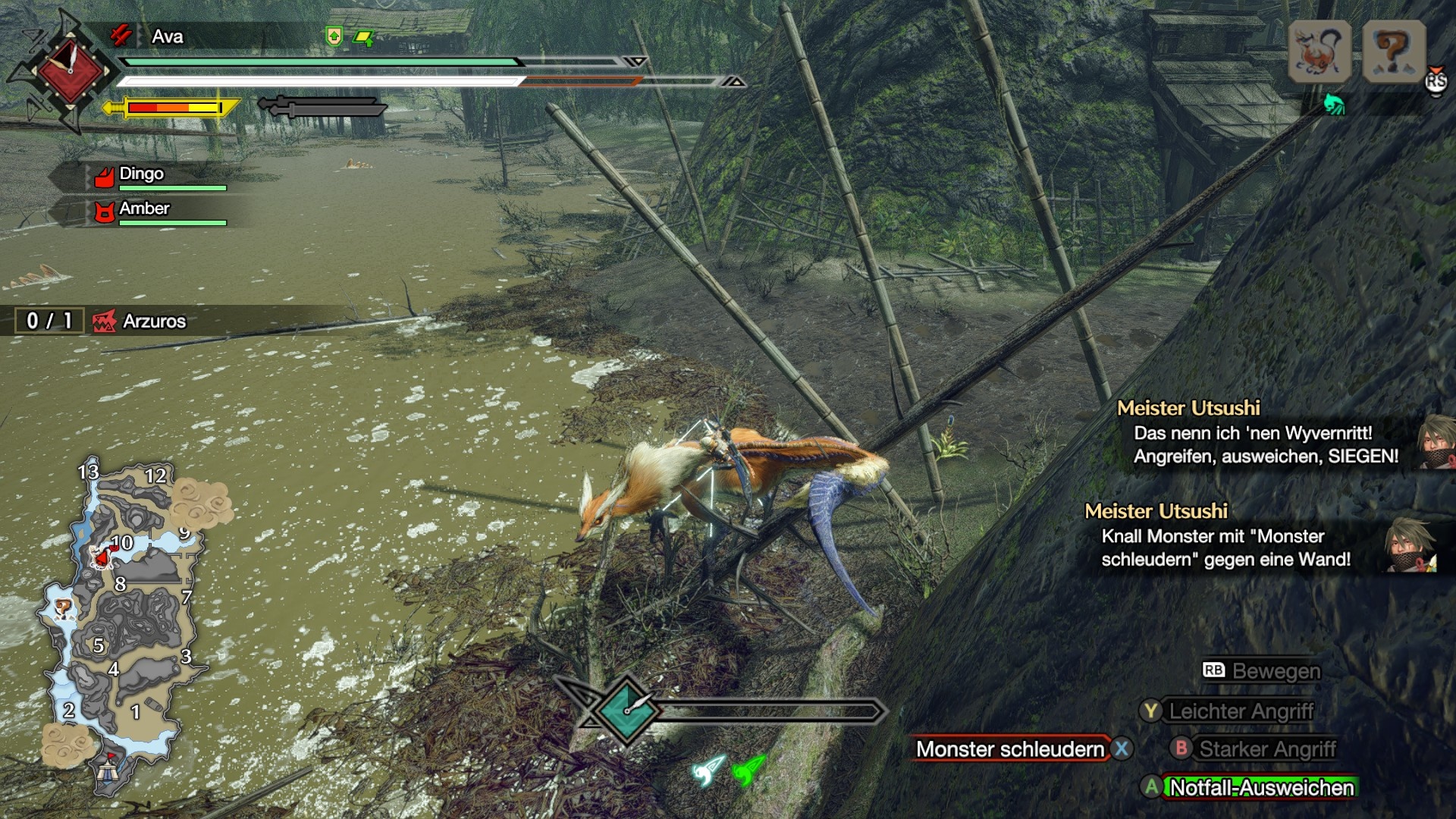Image resolution: width=1456 pixels, height=819 pixels.
Task: Click the green shield buff icon
Action: (334, 36)
